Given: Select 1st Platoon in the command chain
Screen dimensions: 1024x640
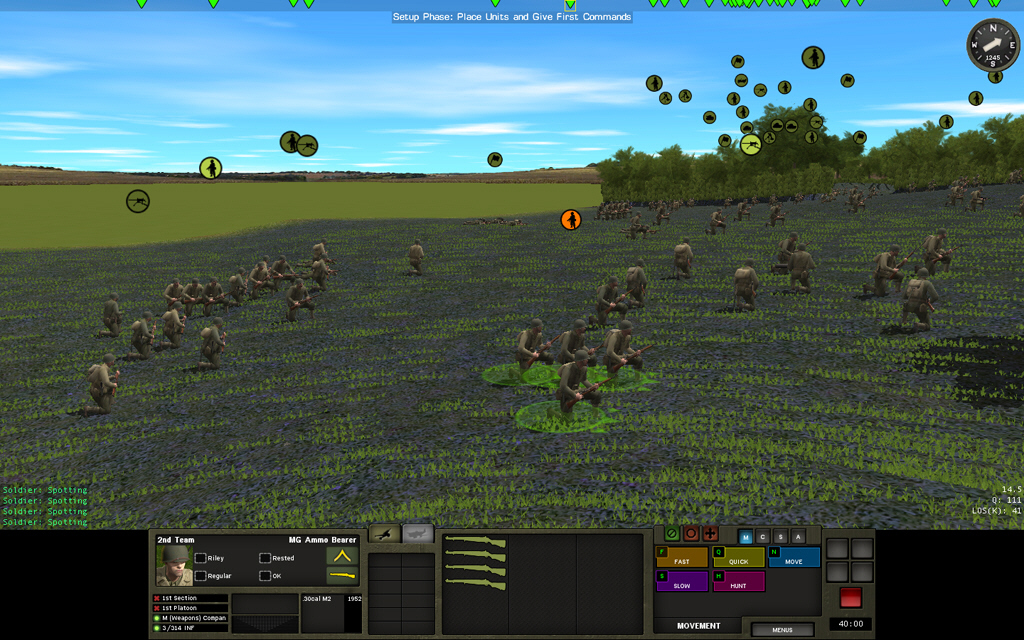Looking at the screenshot, I should tap(190, 608).
